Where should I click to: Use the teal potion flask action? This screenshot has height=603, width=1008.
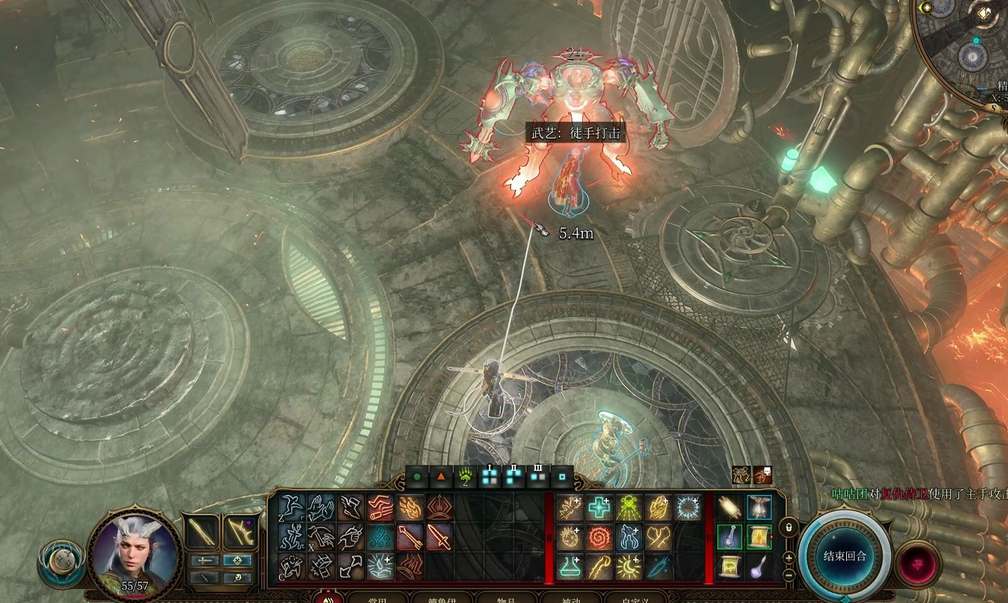tap(571, 567)
